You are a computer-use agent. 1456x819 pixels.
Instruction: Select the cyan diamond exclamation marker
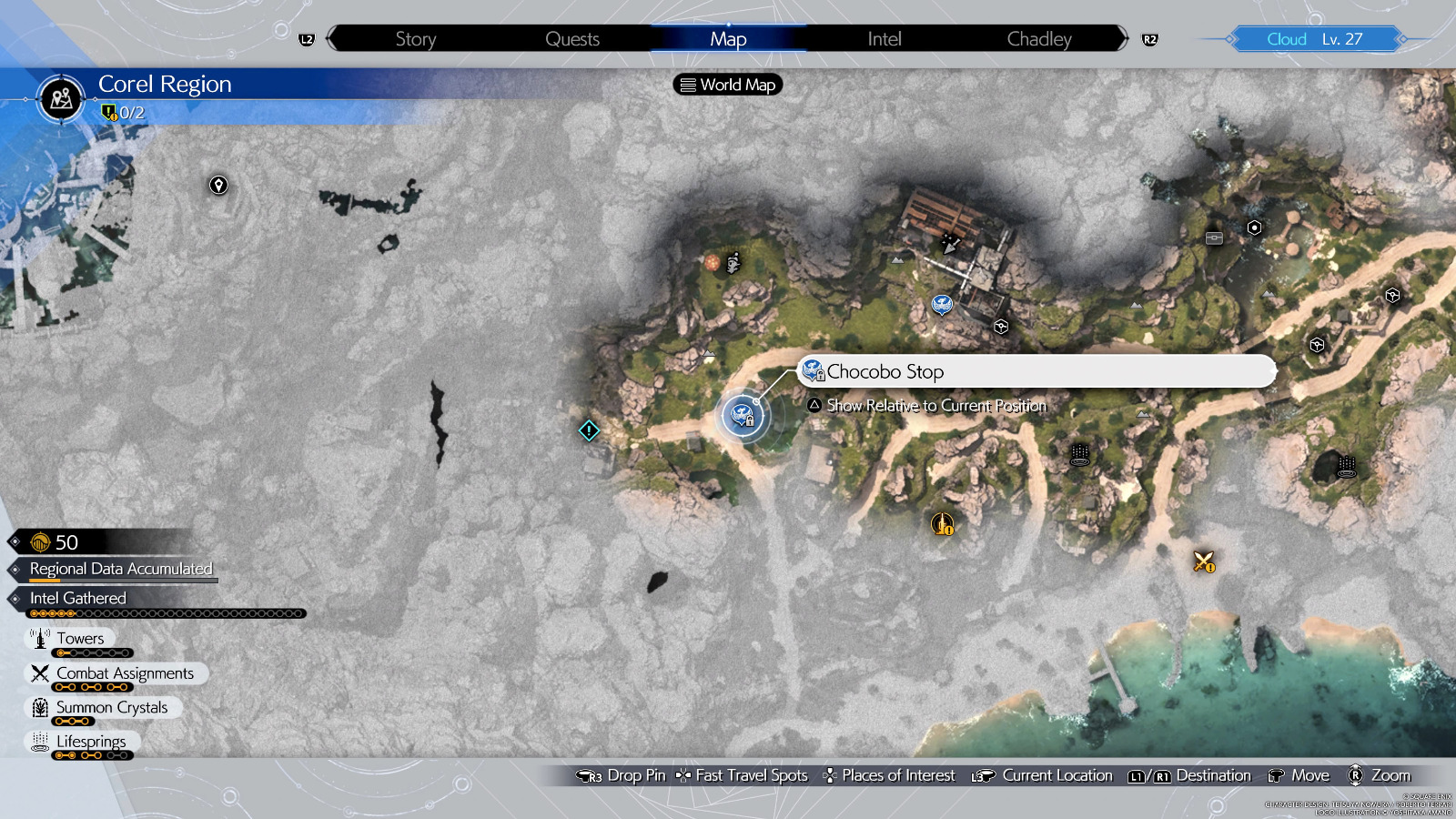[589, 430]
